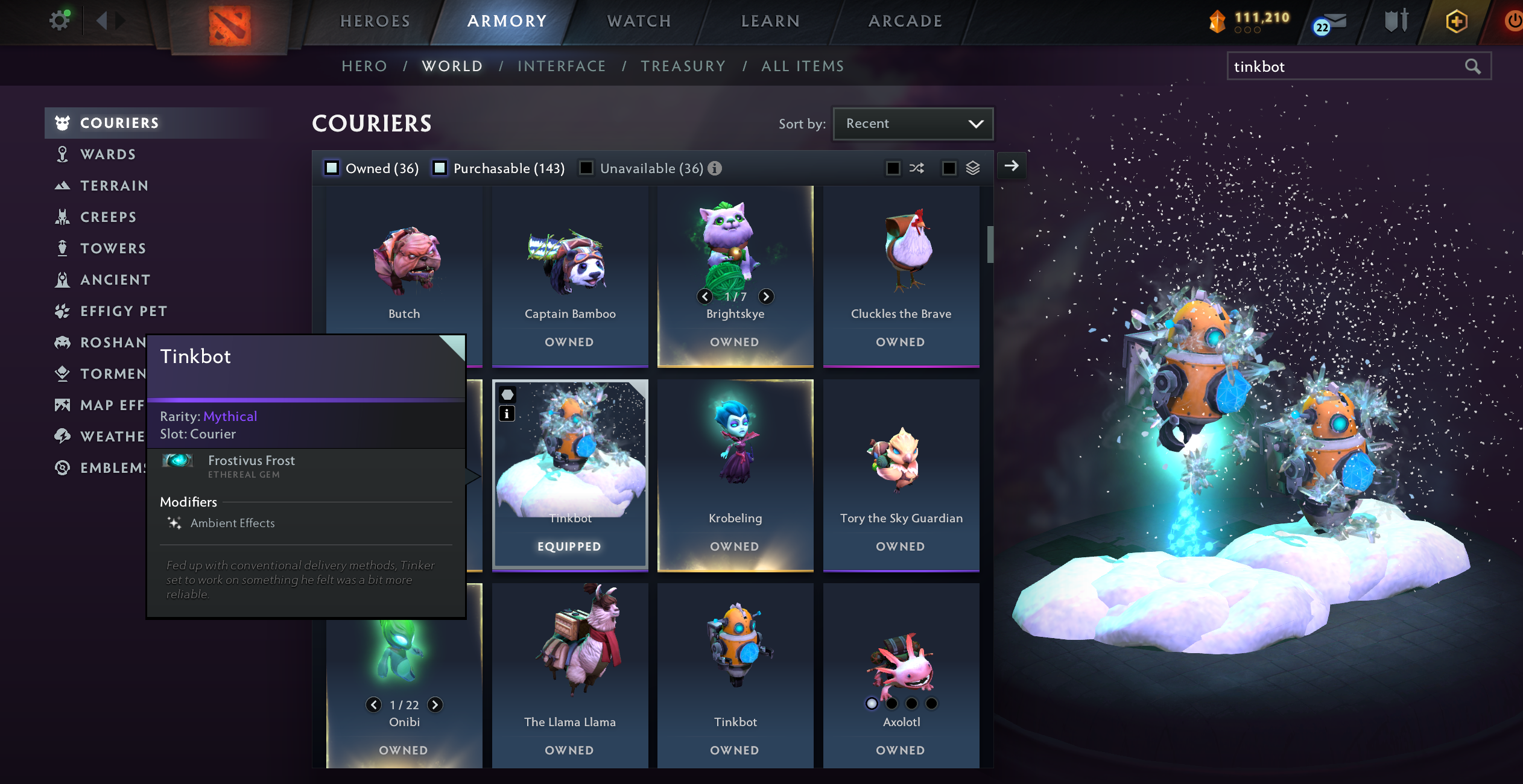Go to the Learn section
1523x784 pixels.
(x=770, y=21)
